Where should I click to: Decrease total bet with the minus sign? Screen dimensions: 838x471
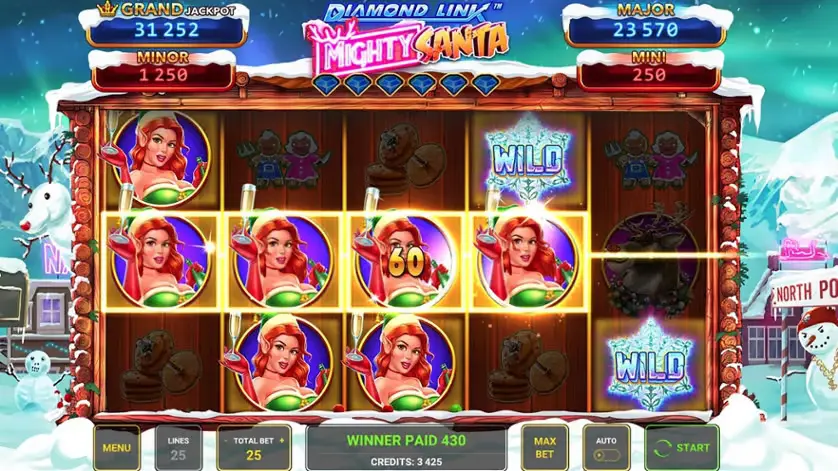[226, 440]
